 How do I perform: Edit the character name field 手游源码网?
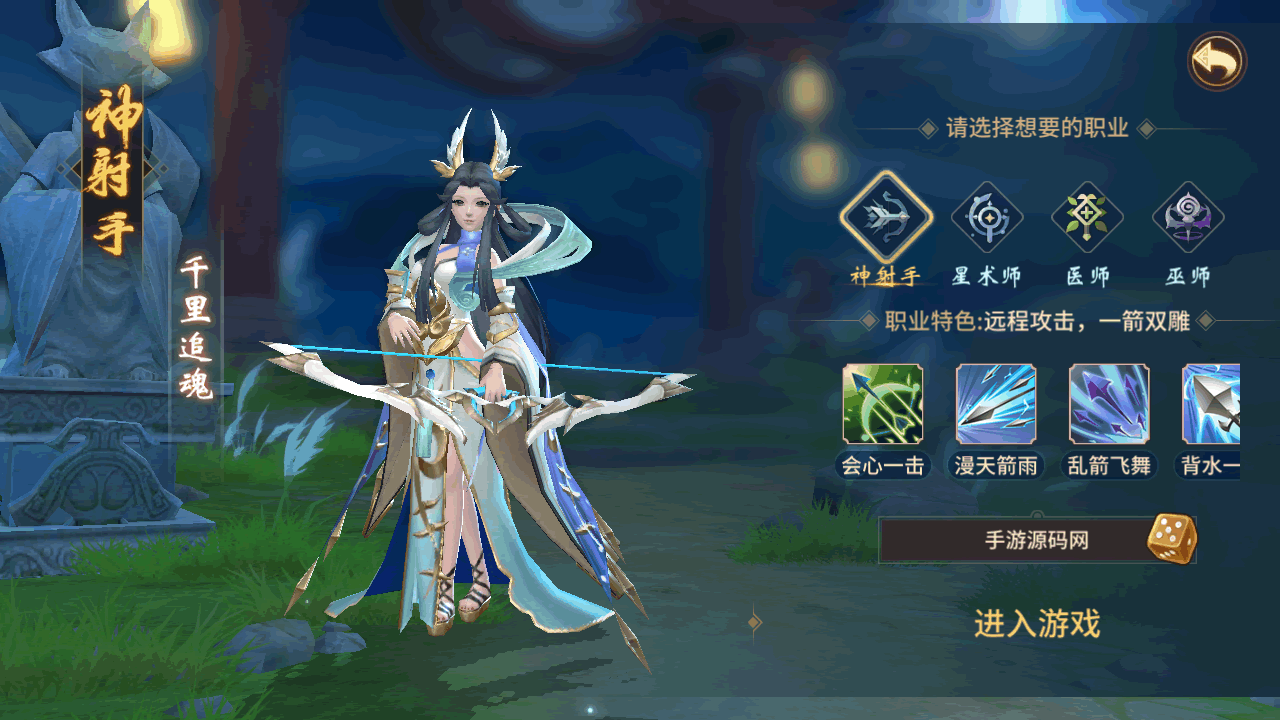point(1010,541)
